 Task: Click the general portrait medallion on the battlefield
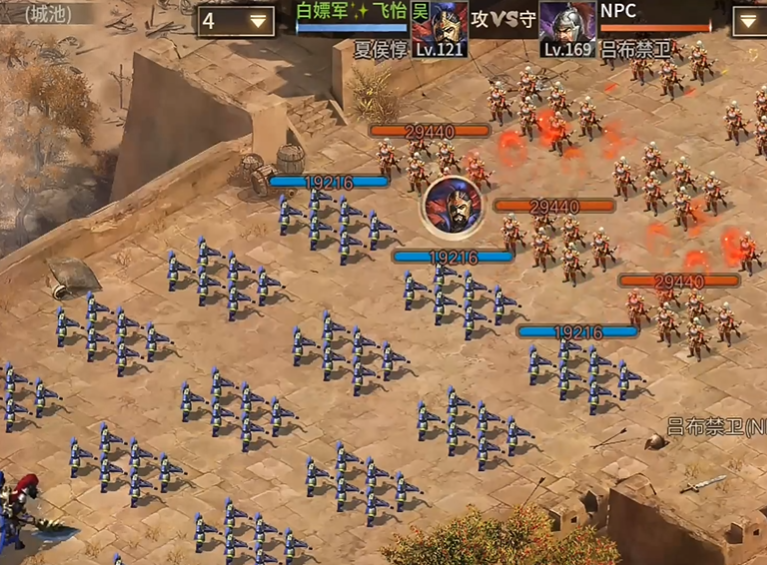pyautogui.click(x=452, y=207)
